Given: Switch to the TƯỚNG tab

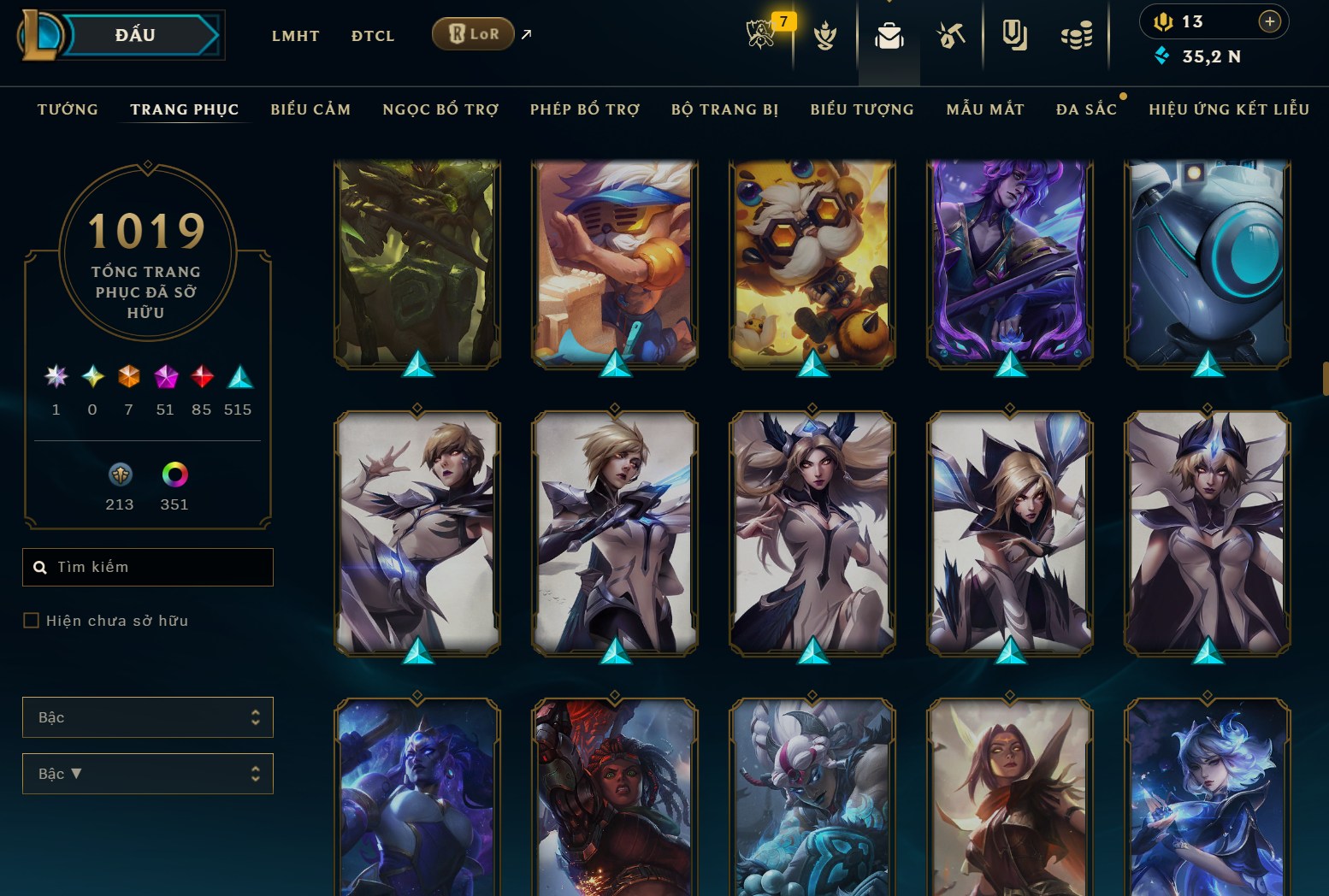Looking at the screenshot, I should click(68, 109).
